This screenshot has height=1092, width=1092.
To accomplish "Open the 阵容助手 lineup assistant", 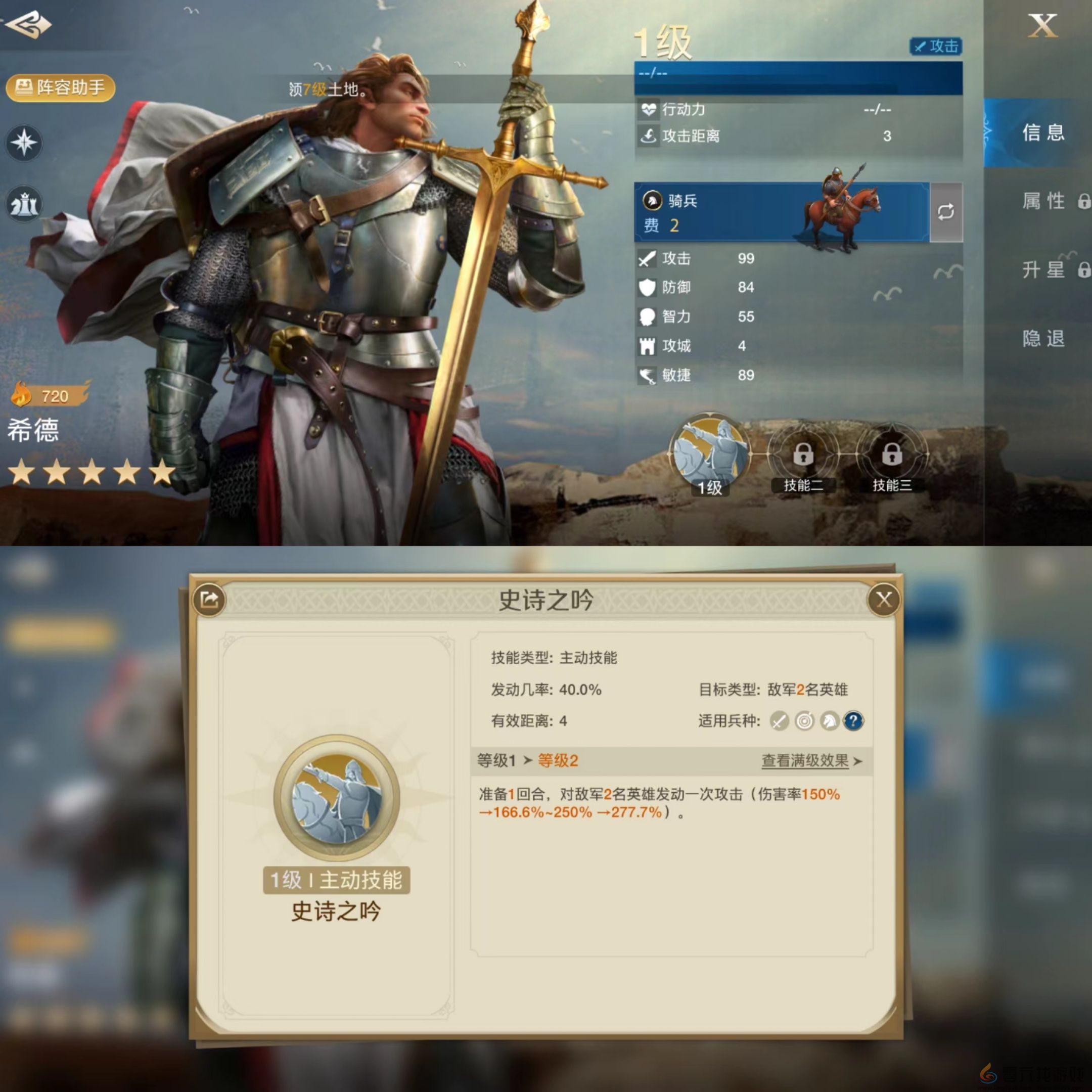I will point(61,88).
